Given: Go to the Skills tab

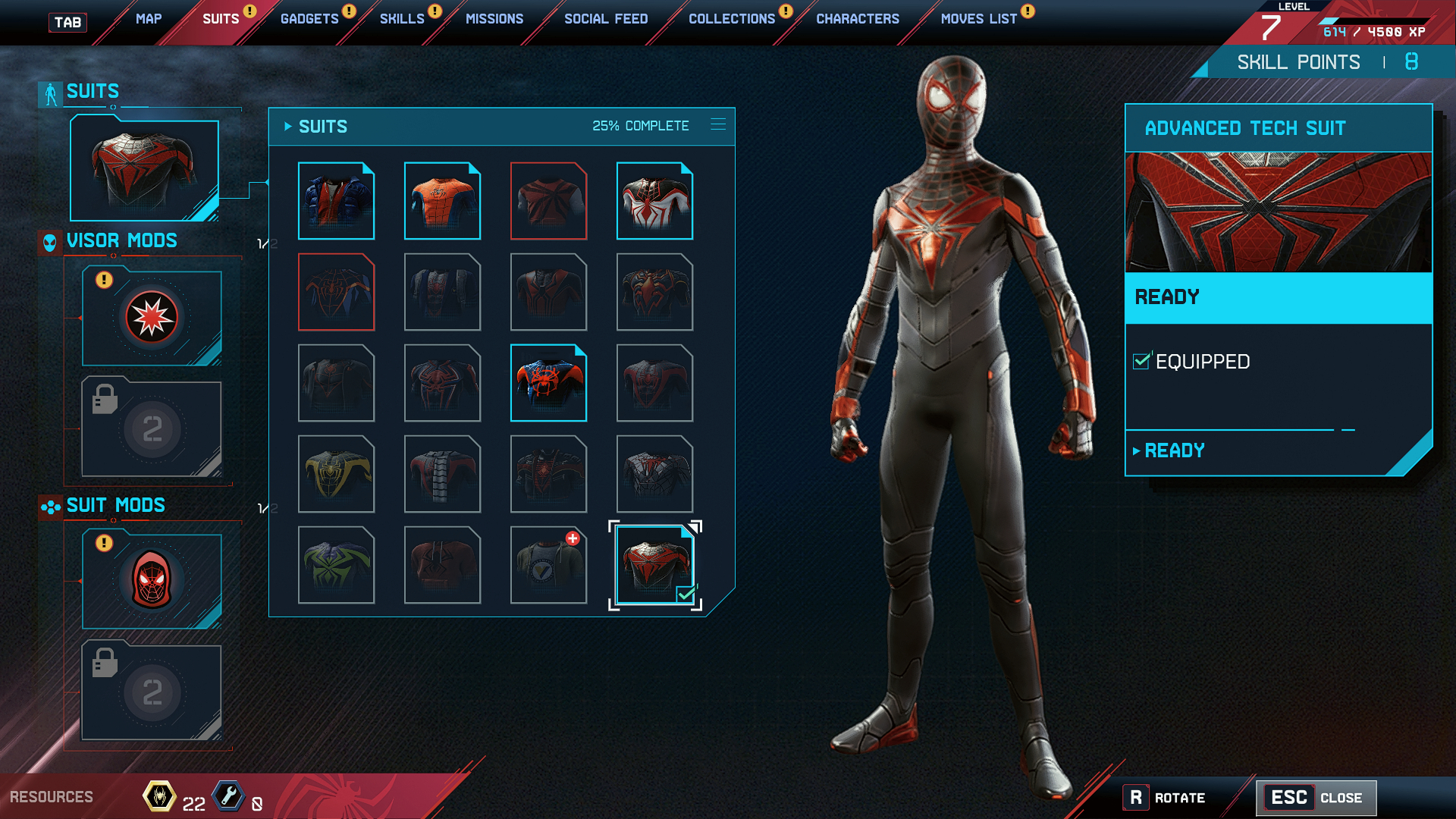Looking at the screenshot, I should click(402, 19).
